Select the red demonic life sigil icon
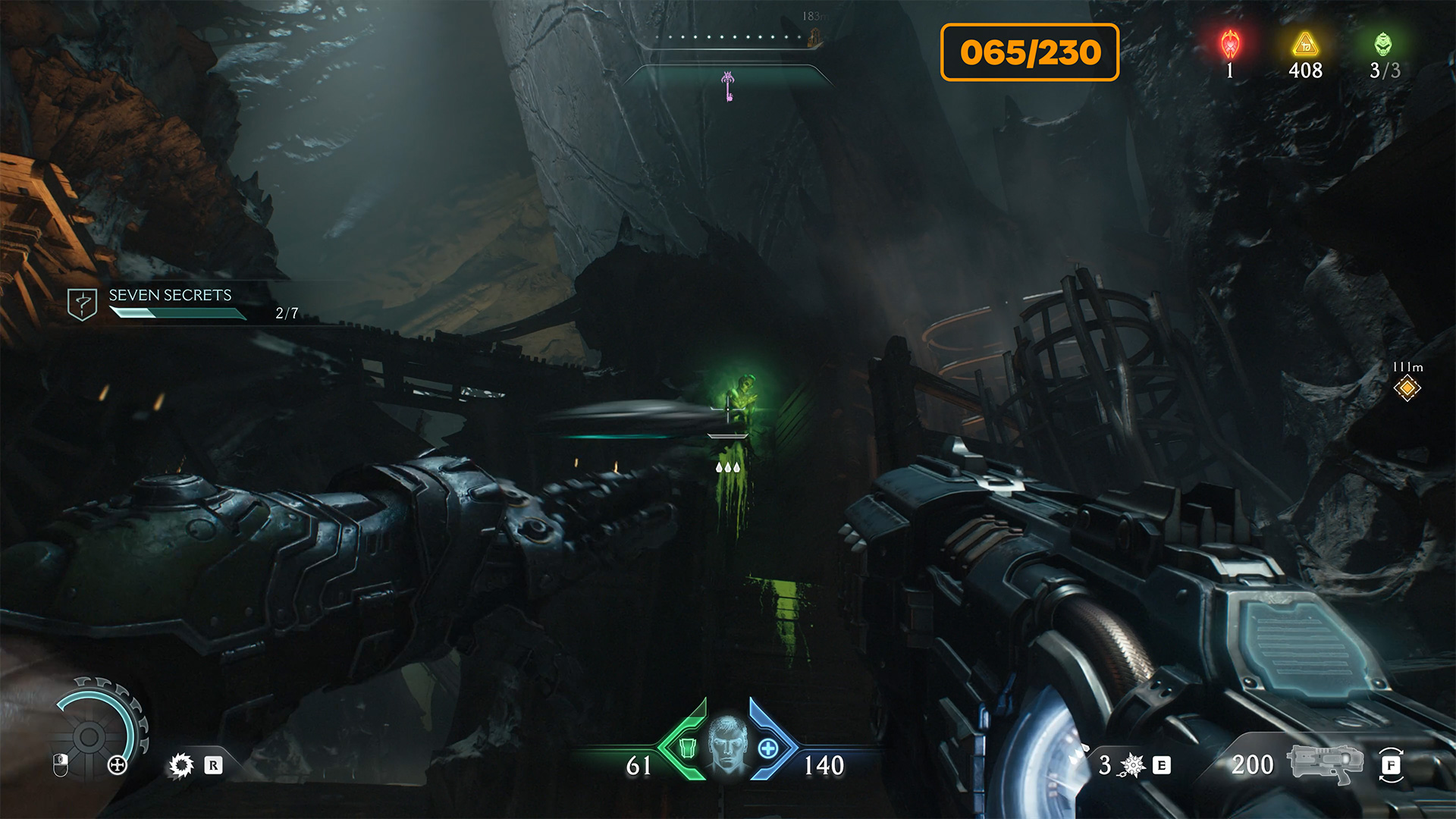This screenshot has height=819, width=1456. (x=1230, y=44)
